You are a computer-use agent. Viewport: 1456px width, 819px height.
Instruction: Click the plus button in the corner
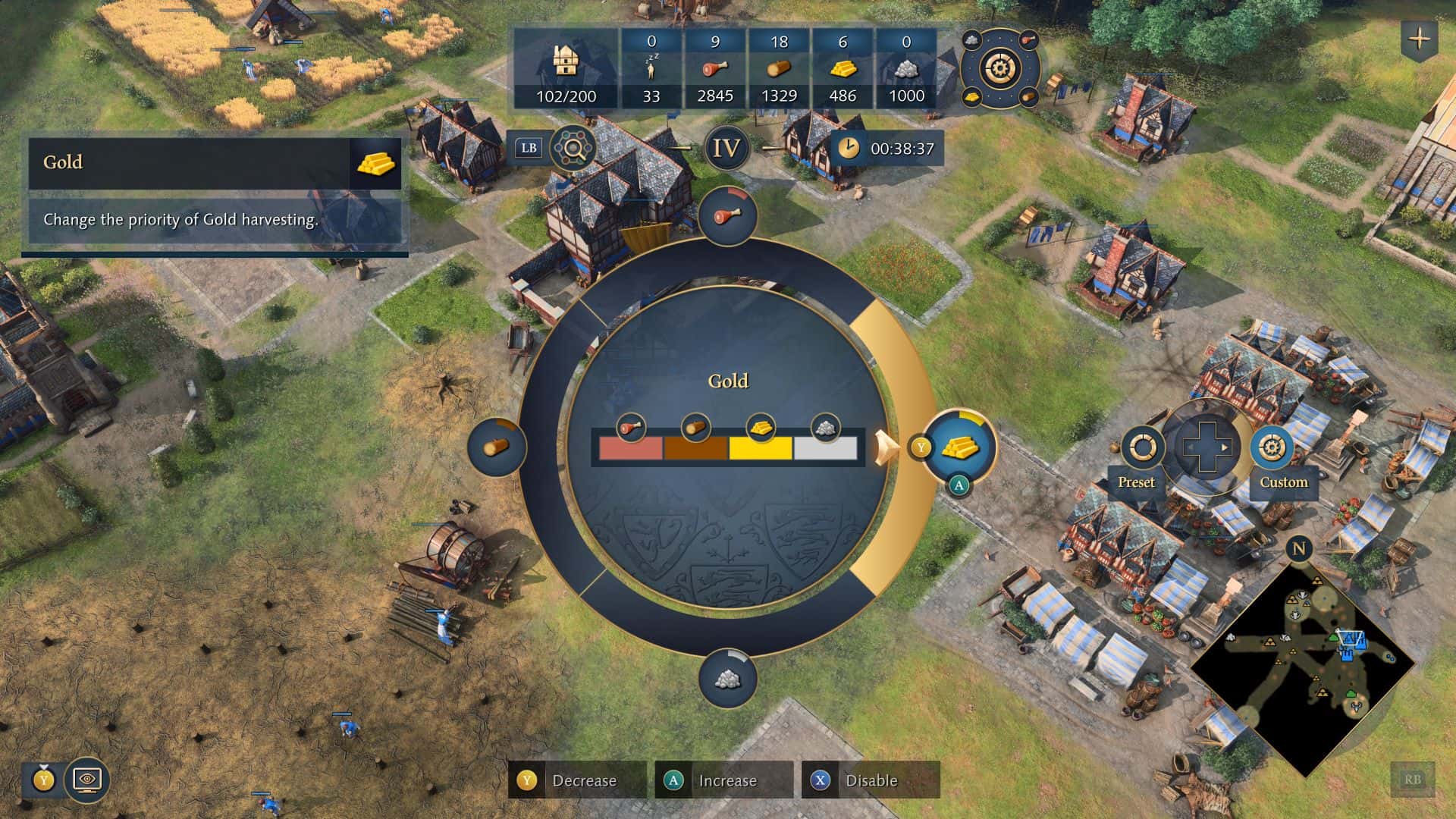(1420, 39)
